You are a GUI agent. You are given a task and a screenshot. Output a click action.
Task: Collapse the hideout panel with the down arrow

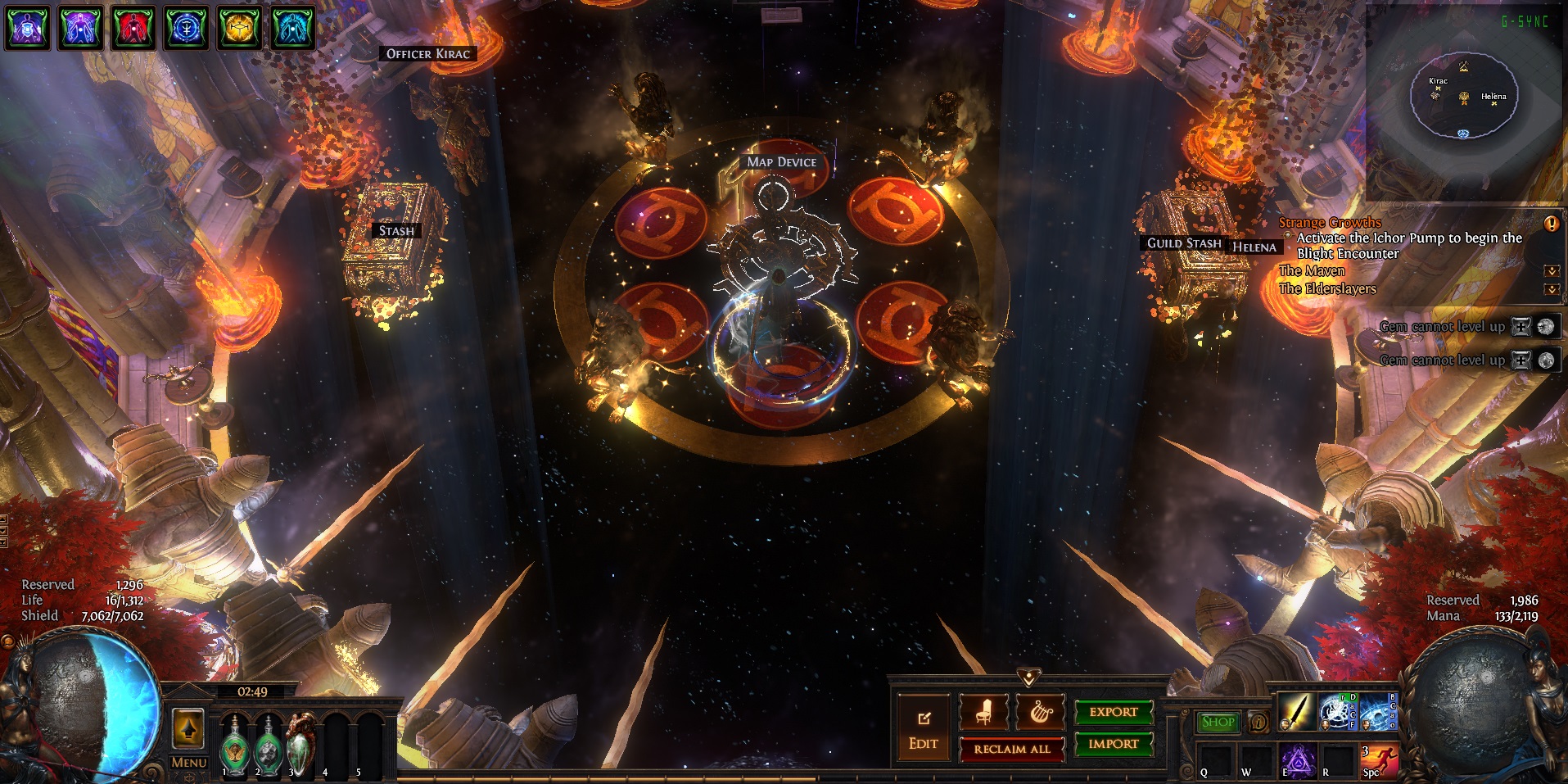pyautogui.click(x=1029, y=678)
